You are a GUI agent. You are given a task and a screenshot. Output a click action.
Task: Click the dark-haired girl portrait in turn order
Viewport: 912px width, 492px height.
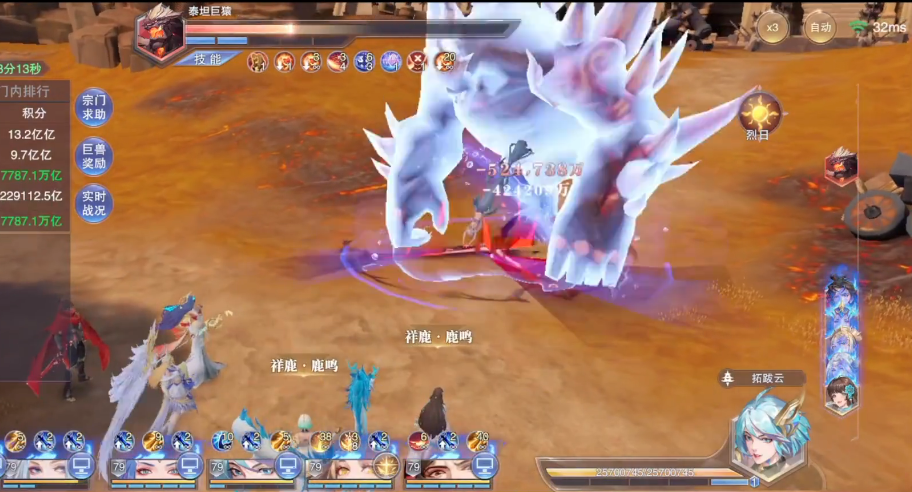tap(840, 393)
